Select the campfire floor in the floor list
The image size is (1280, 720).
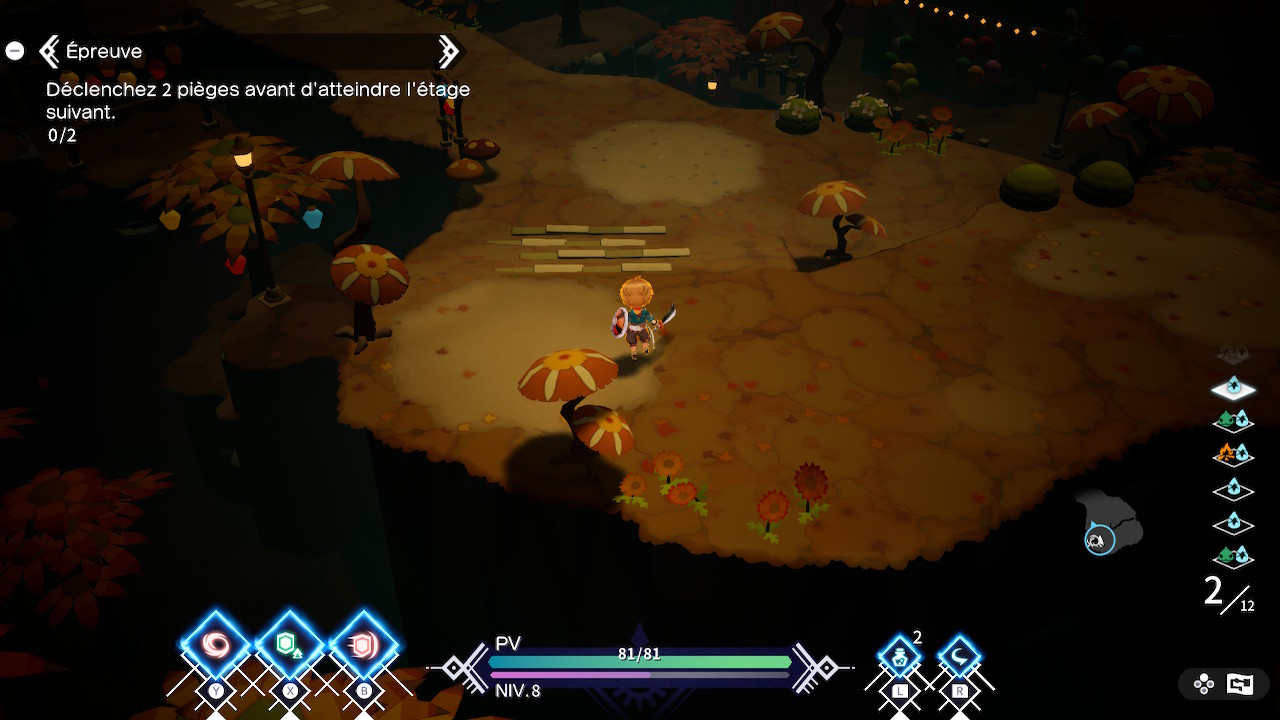pyautogui.click(x=1232, y=454)
